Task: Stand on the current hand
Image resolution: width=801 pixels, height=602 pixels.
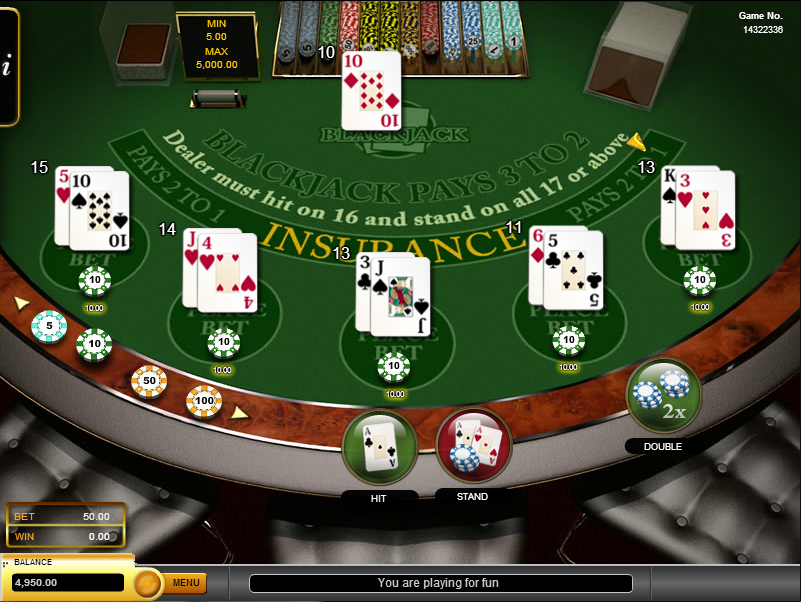Action: click(473, 446)
